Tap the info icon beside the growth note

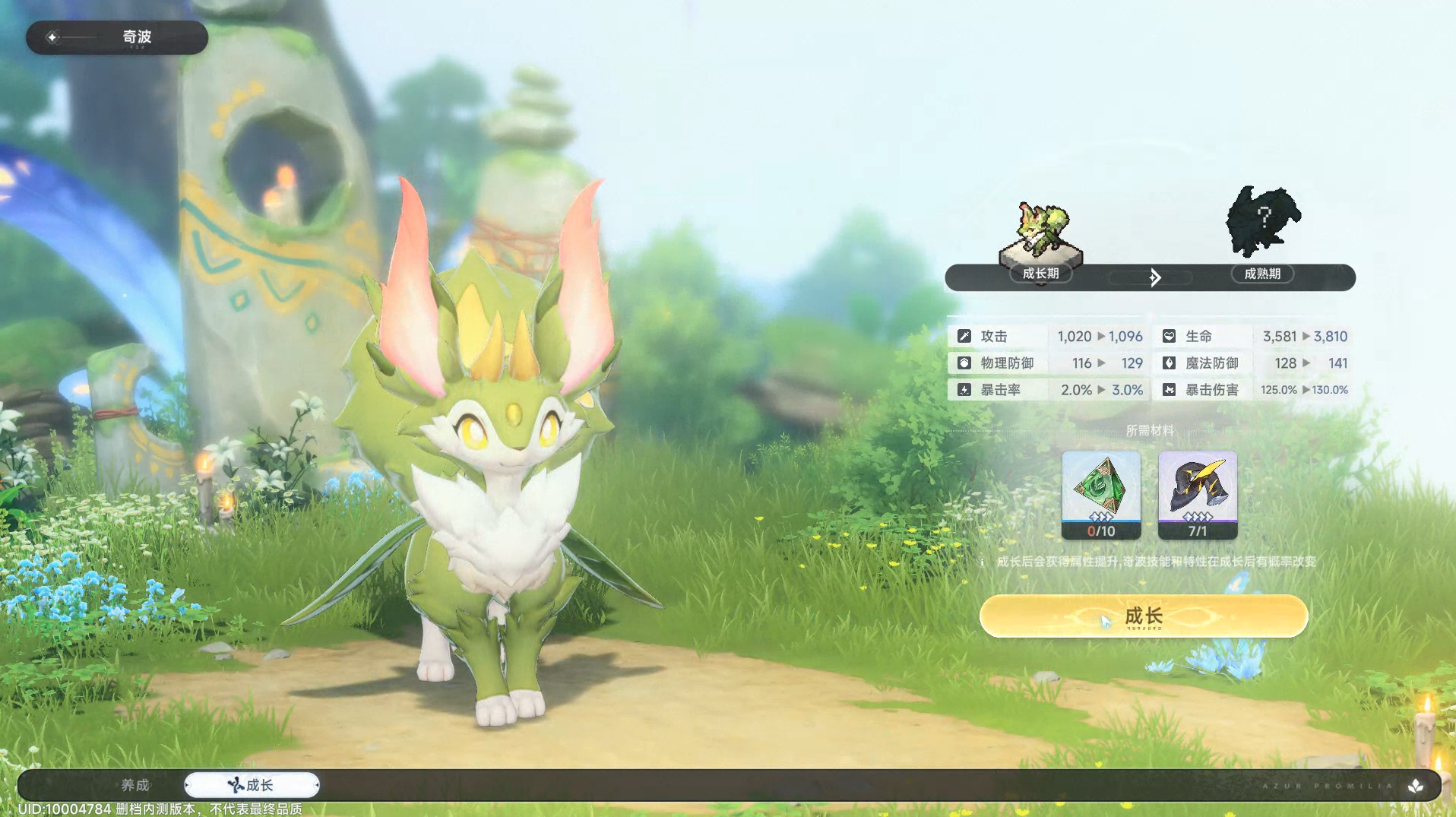click(982, 562)
